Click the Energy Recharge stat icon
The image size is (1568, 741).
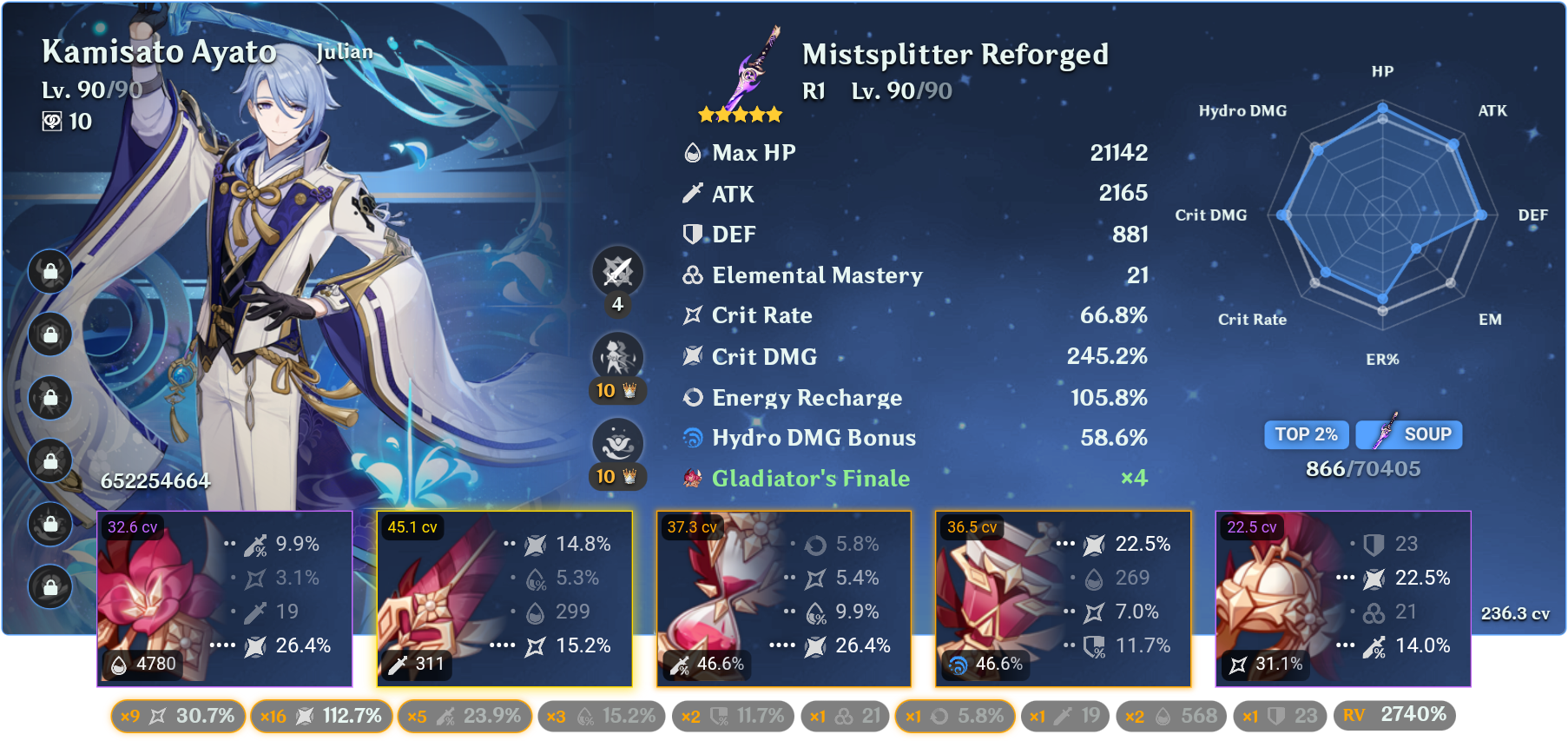point(692,397)
